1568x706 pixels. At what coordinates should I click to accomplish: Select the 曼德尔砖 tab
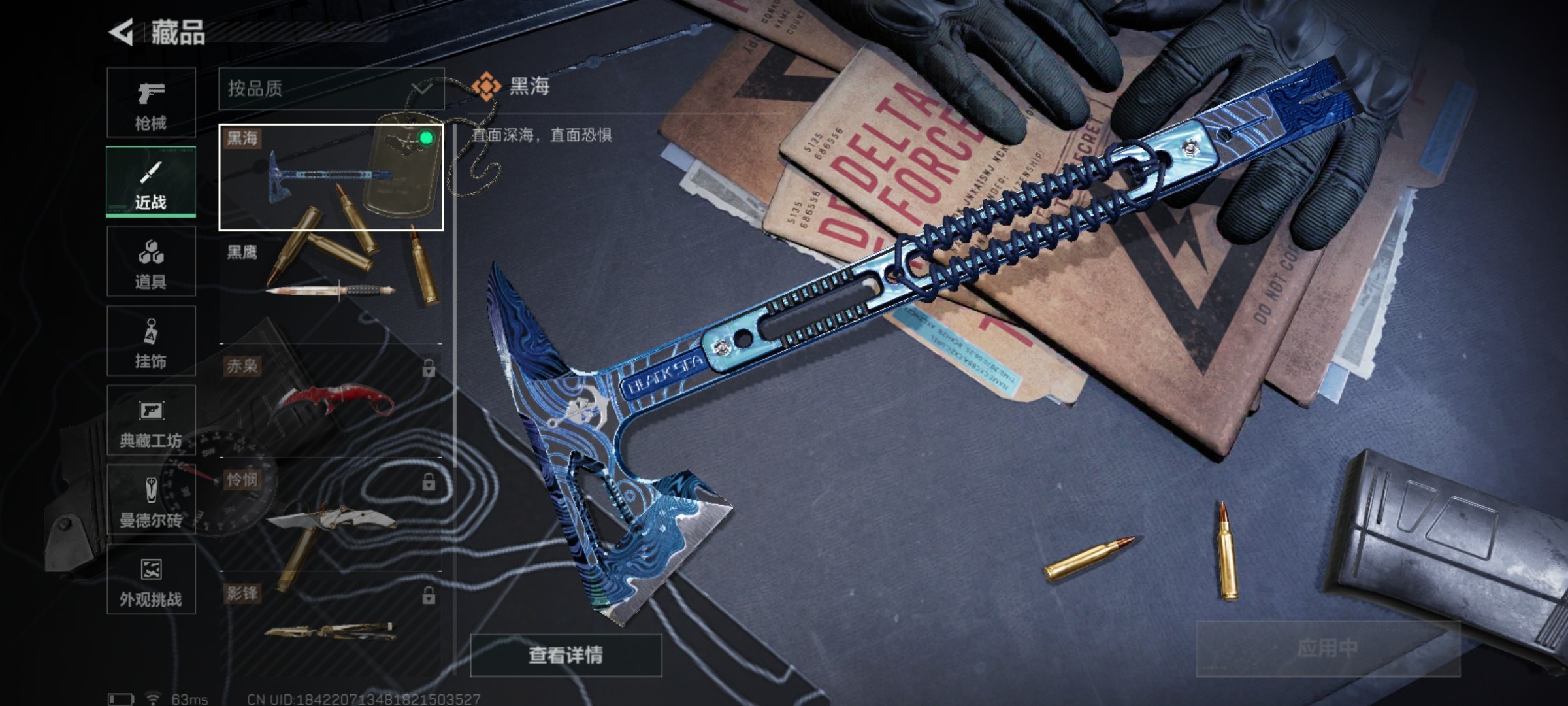tap(151, 500)
